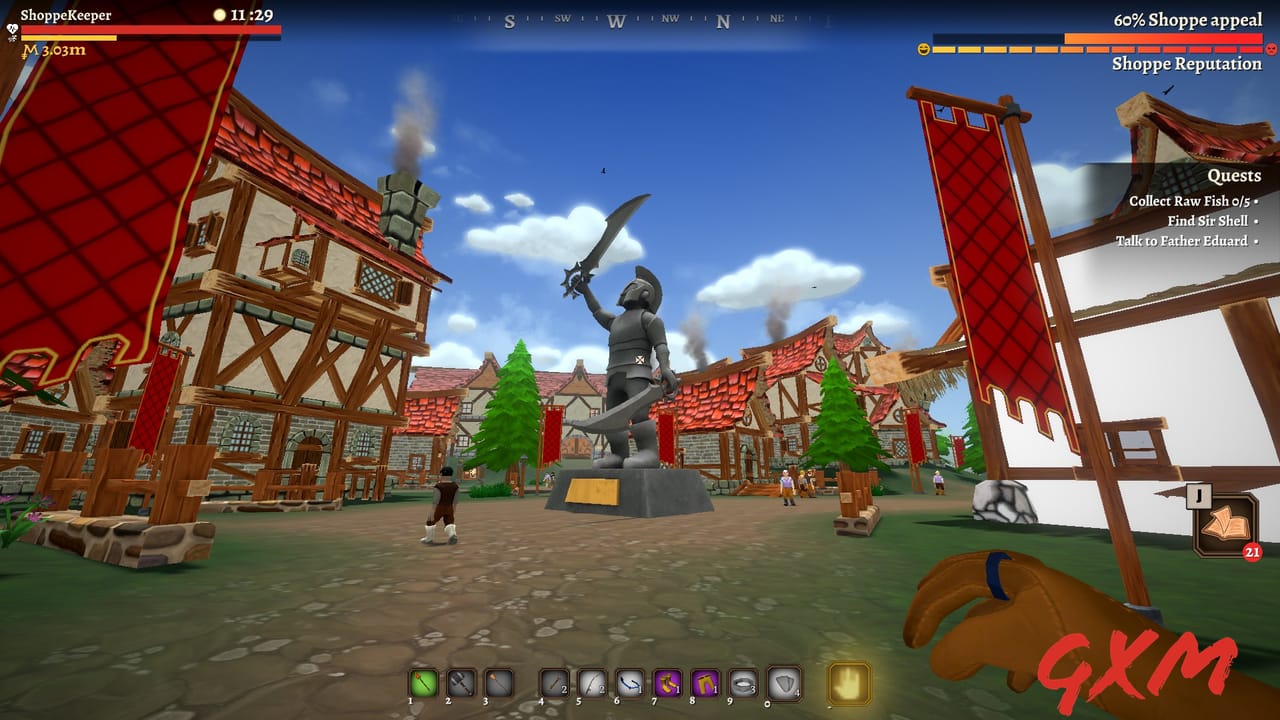1280x720 pixels.
Task: Toggle tracking for the Collect Raw Fish quest
Action: [x=1256, y=202]
